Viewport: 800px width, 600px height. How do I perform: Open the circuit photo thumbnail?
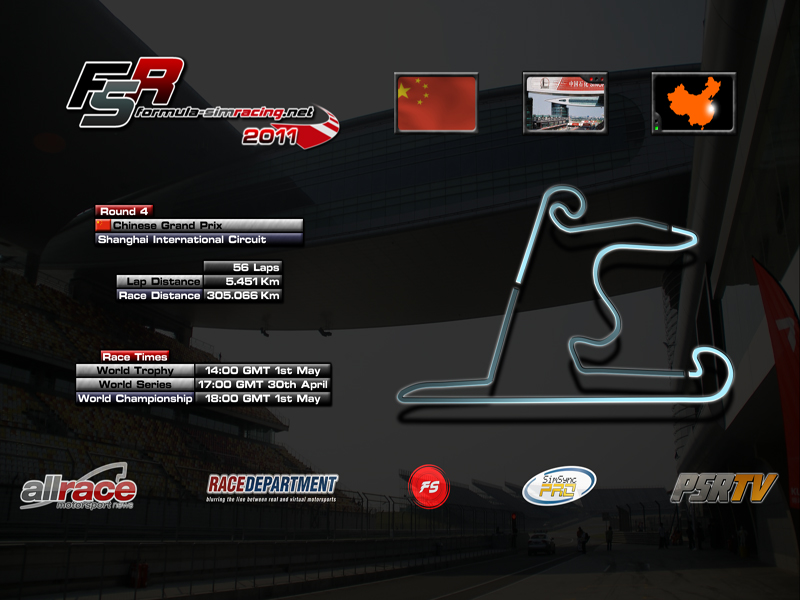coord(565,103)
